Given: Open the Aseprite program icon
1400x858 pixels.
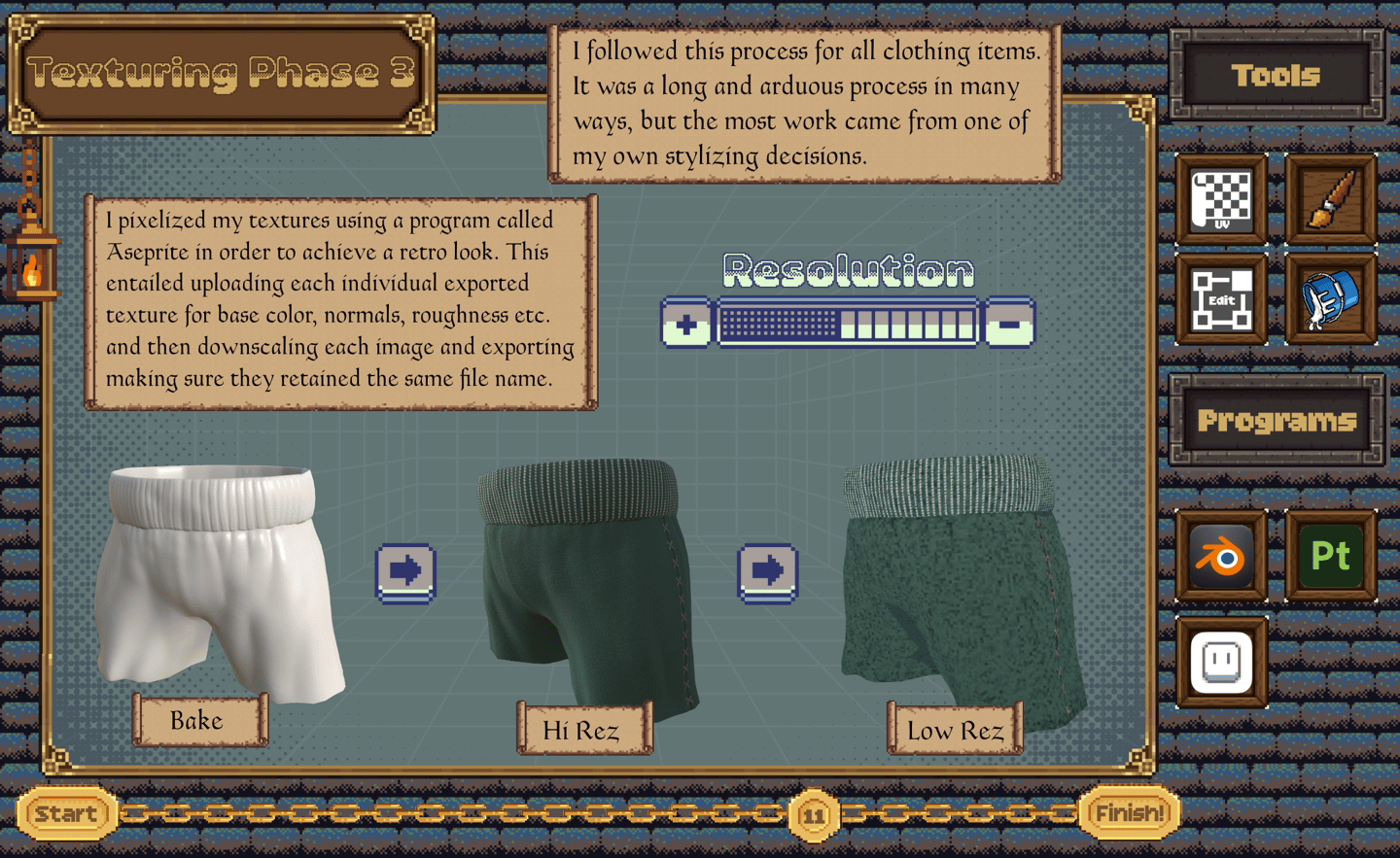Looking at the screenshot, I should 1221,663.
